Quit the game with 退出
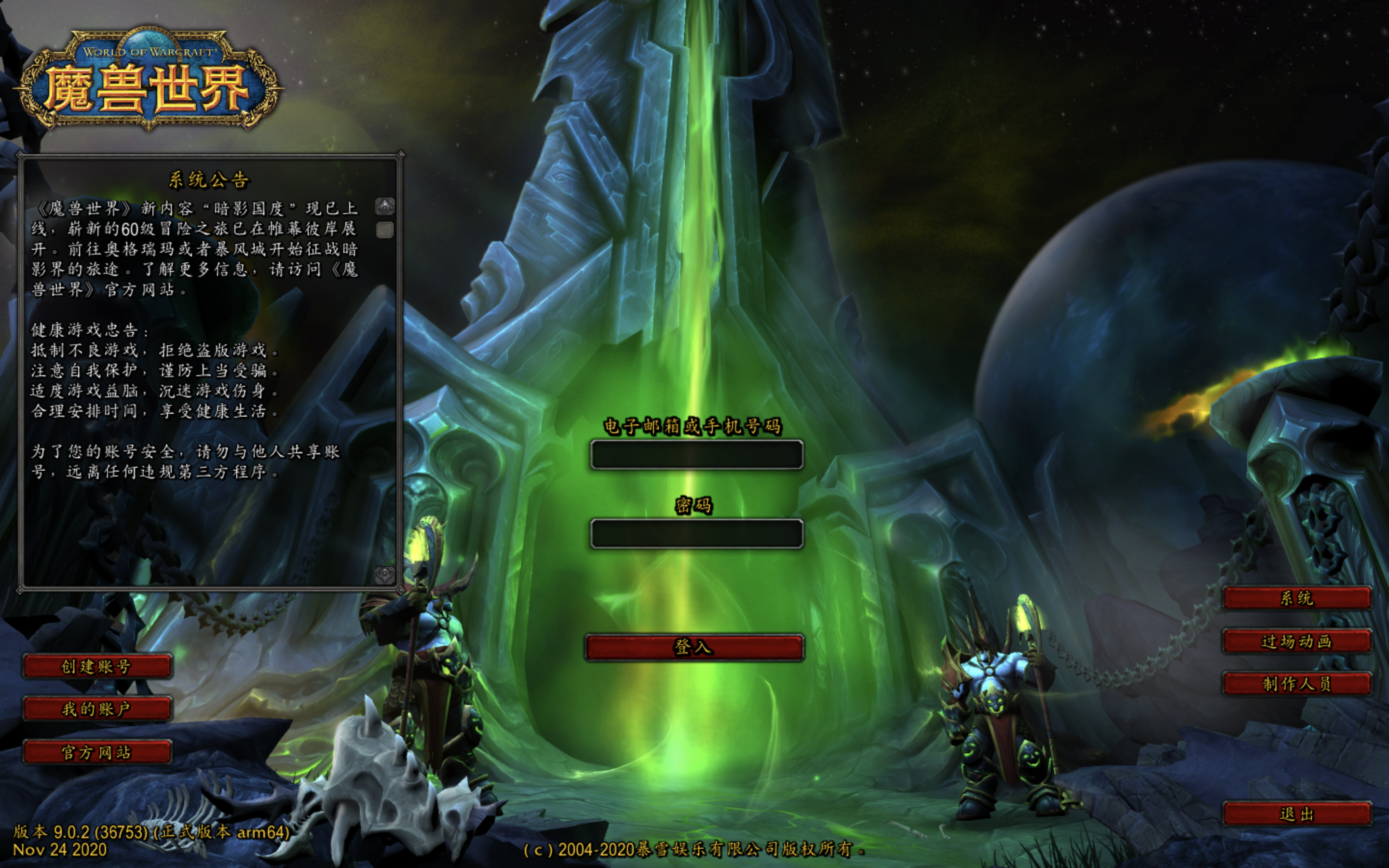 coord(1296,814)
